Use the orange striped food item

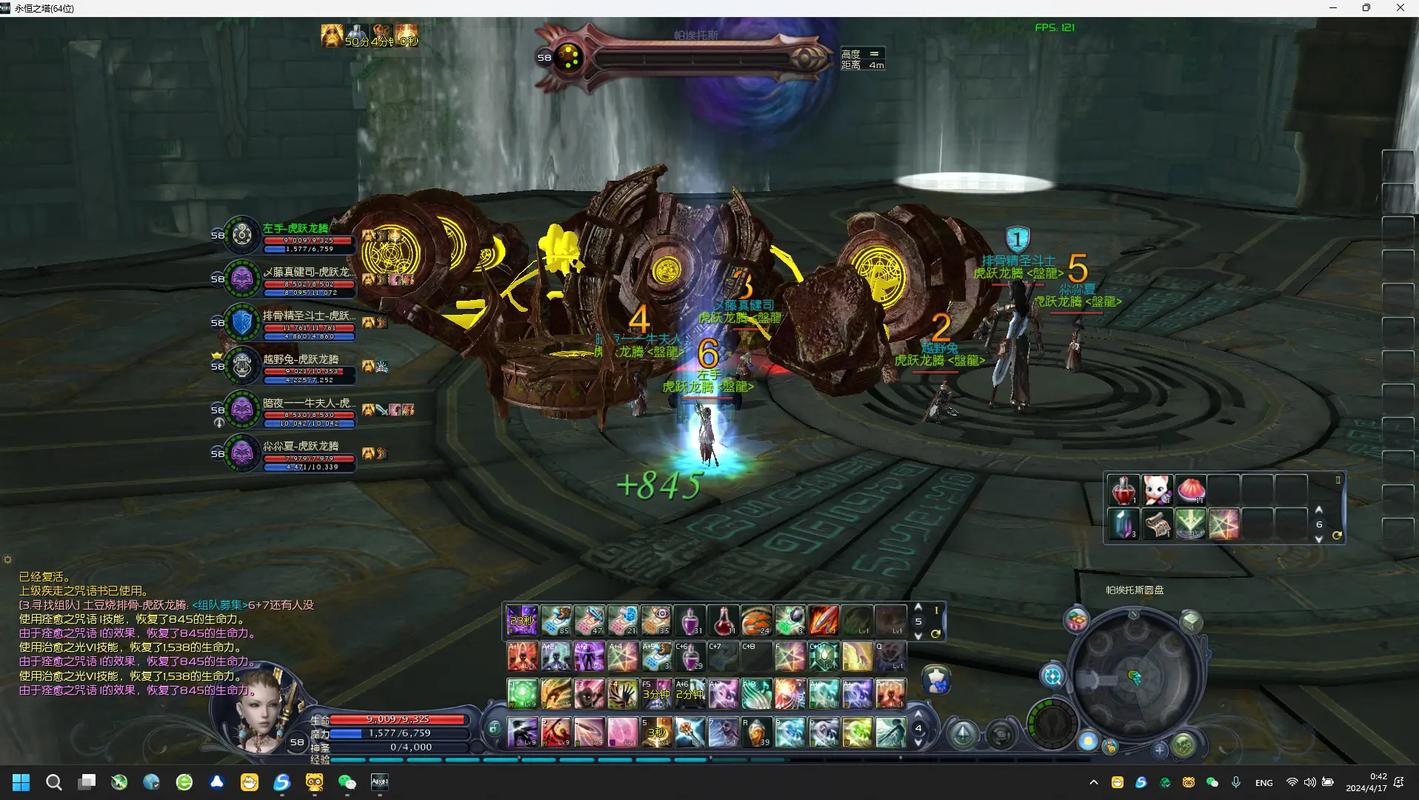[x=756, y=621]
